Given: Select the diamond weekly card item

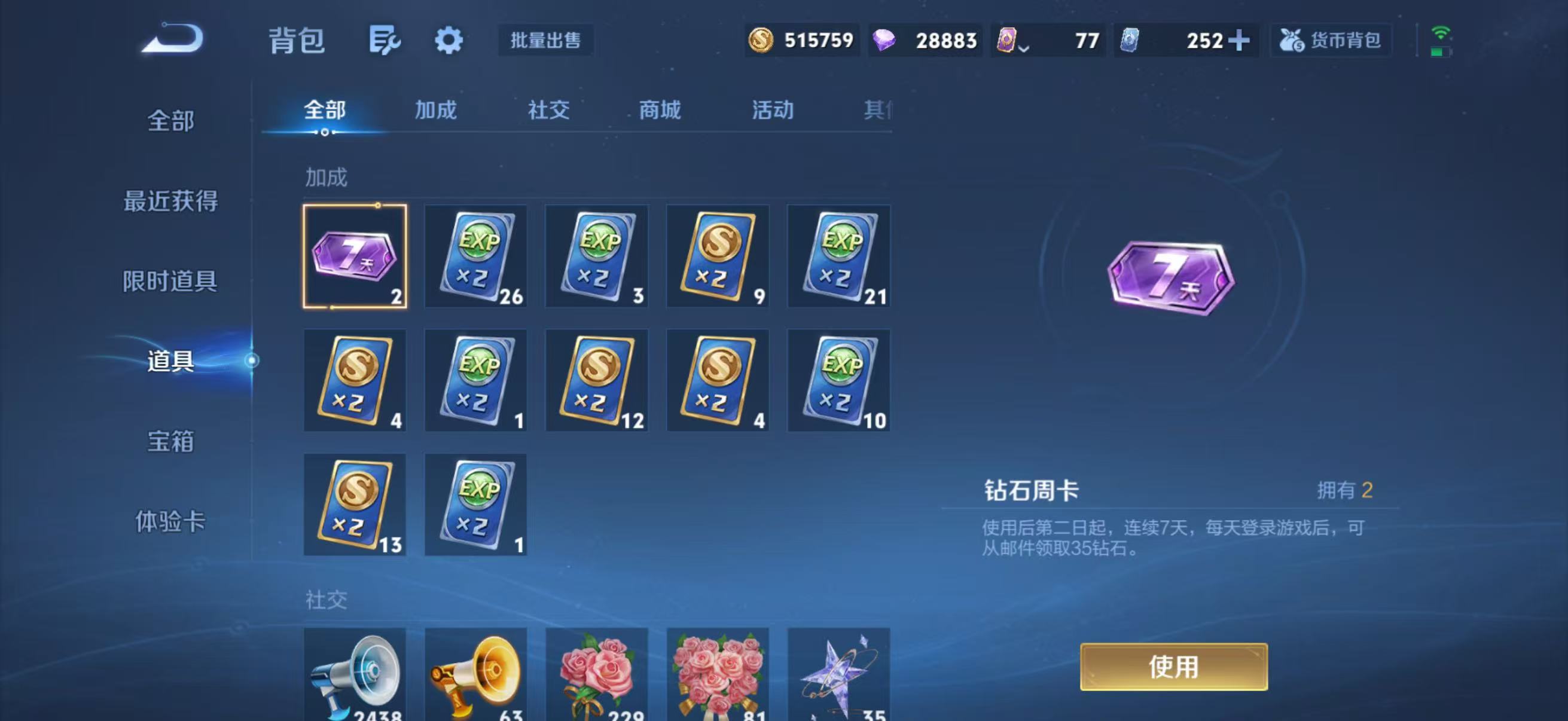Looking at the screenshot, I should click(x=355, y=256).
